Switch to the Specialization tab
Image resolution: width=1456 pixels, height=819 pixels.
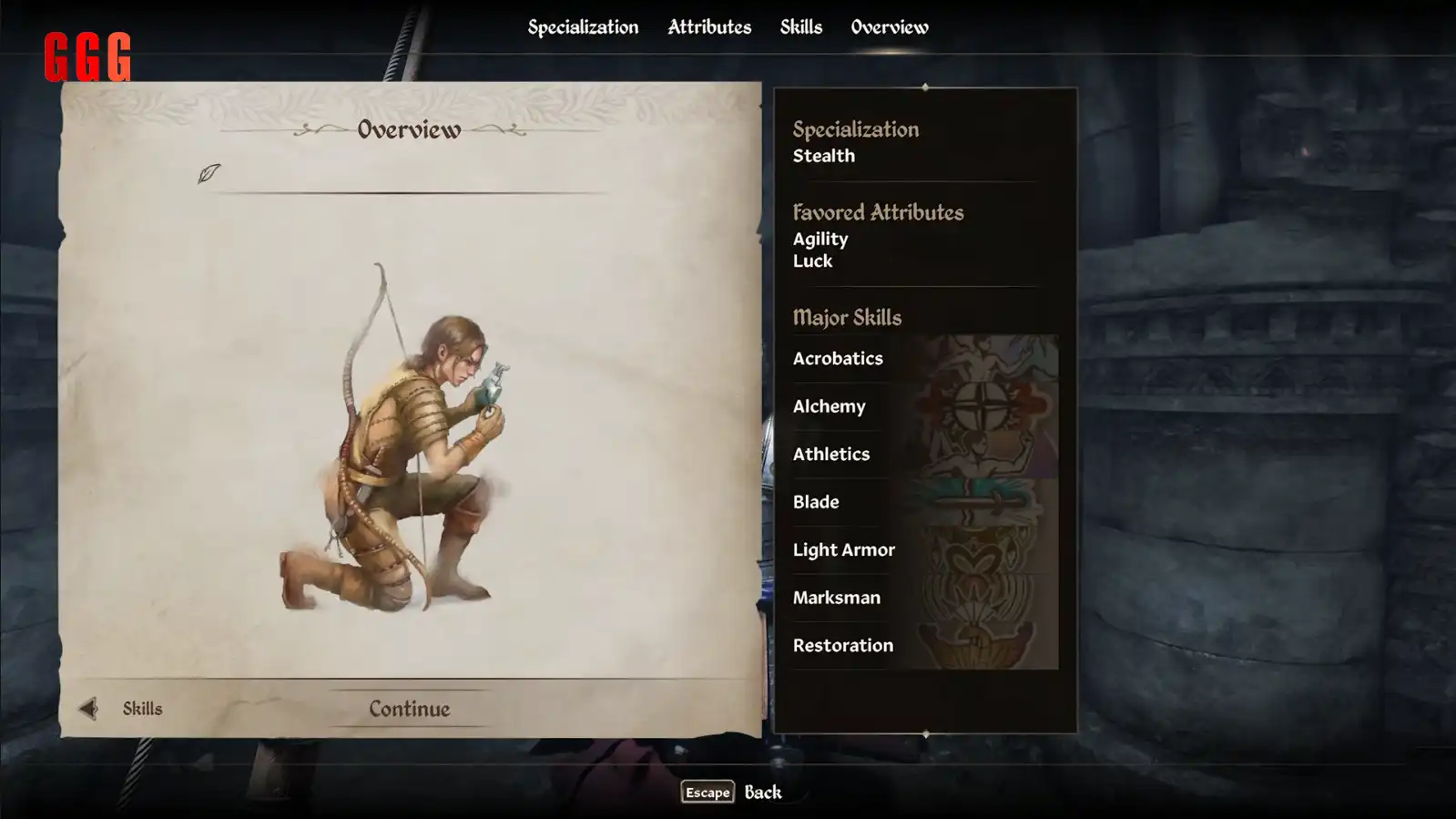(583, 27)
